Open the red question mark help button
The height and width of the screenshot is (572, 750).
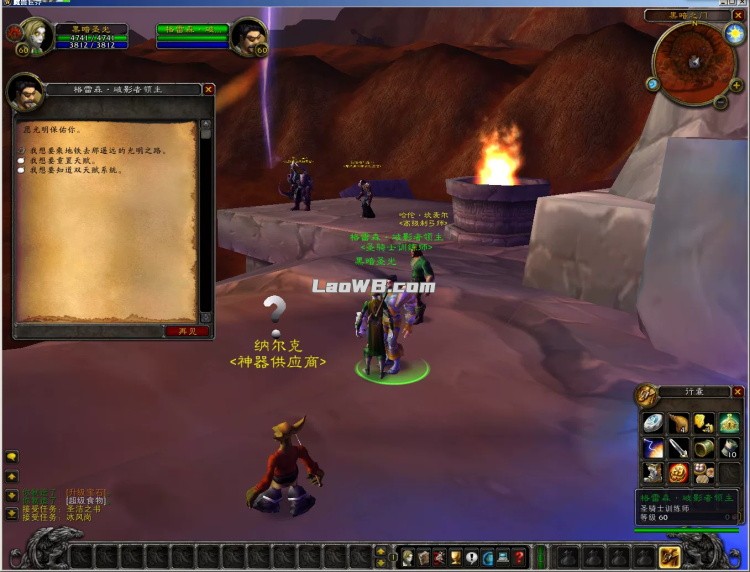[x=519, y=557]
